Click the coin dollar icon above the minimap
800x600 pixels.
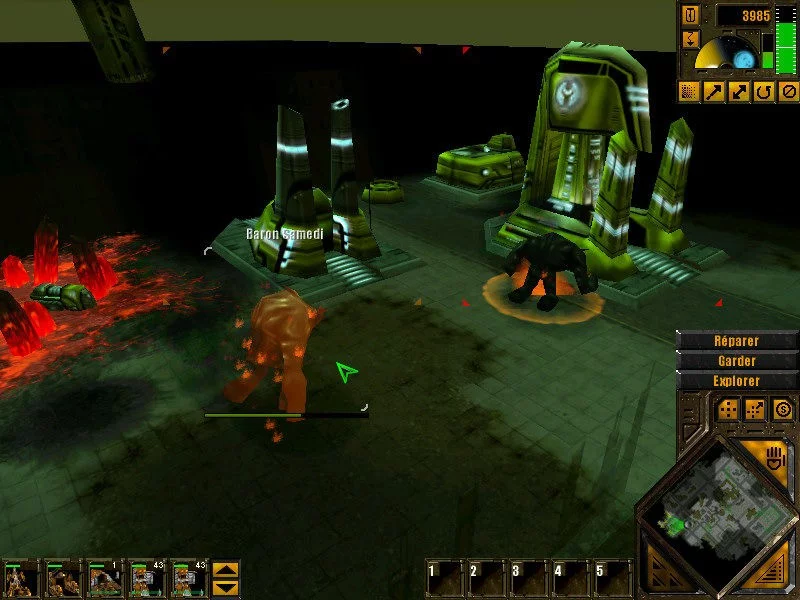pos(782,409)
